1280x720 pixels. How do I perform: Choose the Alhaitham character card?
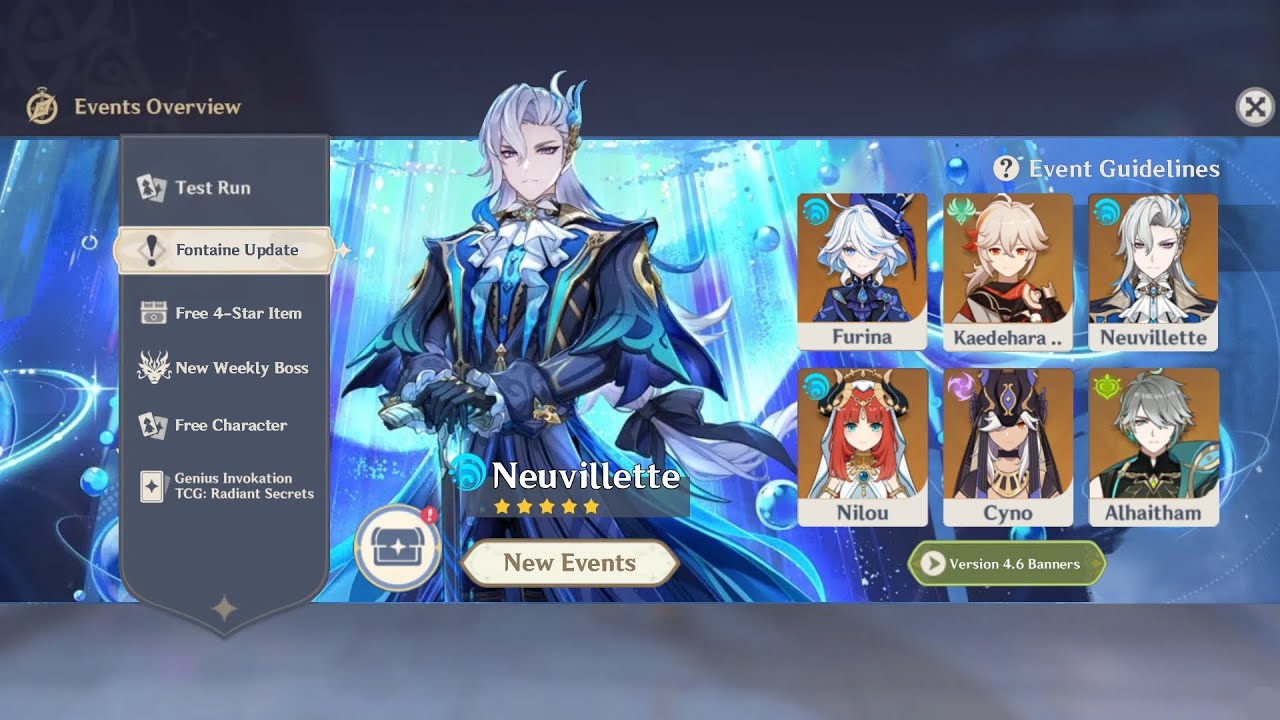click(x=1153, y=446)
